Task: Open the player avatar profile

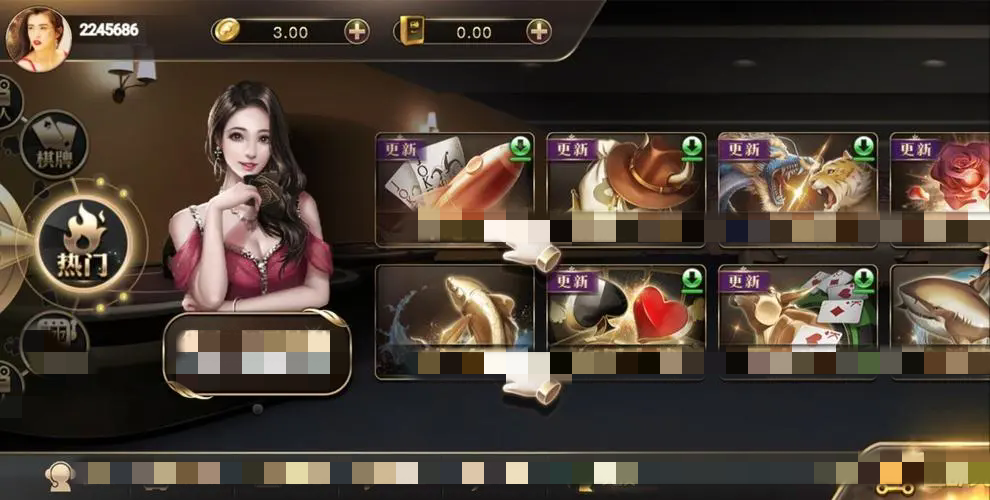Action: tap(37, 37)
